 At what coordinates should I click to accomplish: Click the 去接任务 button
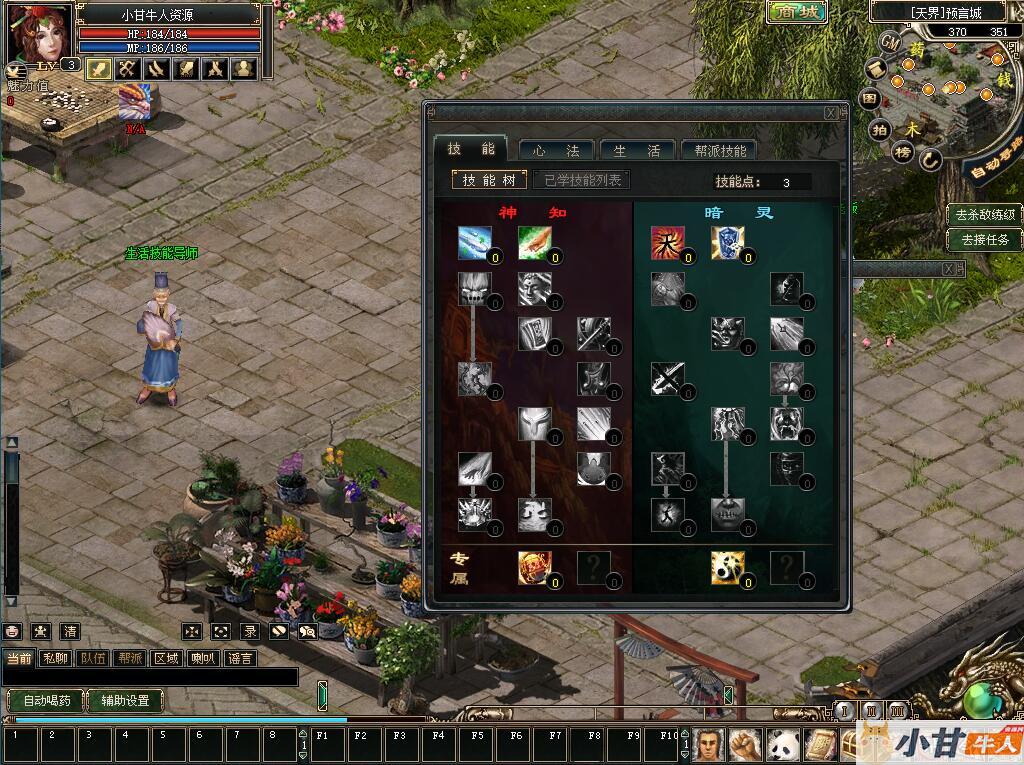click(x=985, y=239)
